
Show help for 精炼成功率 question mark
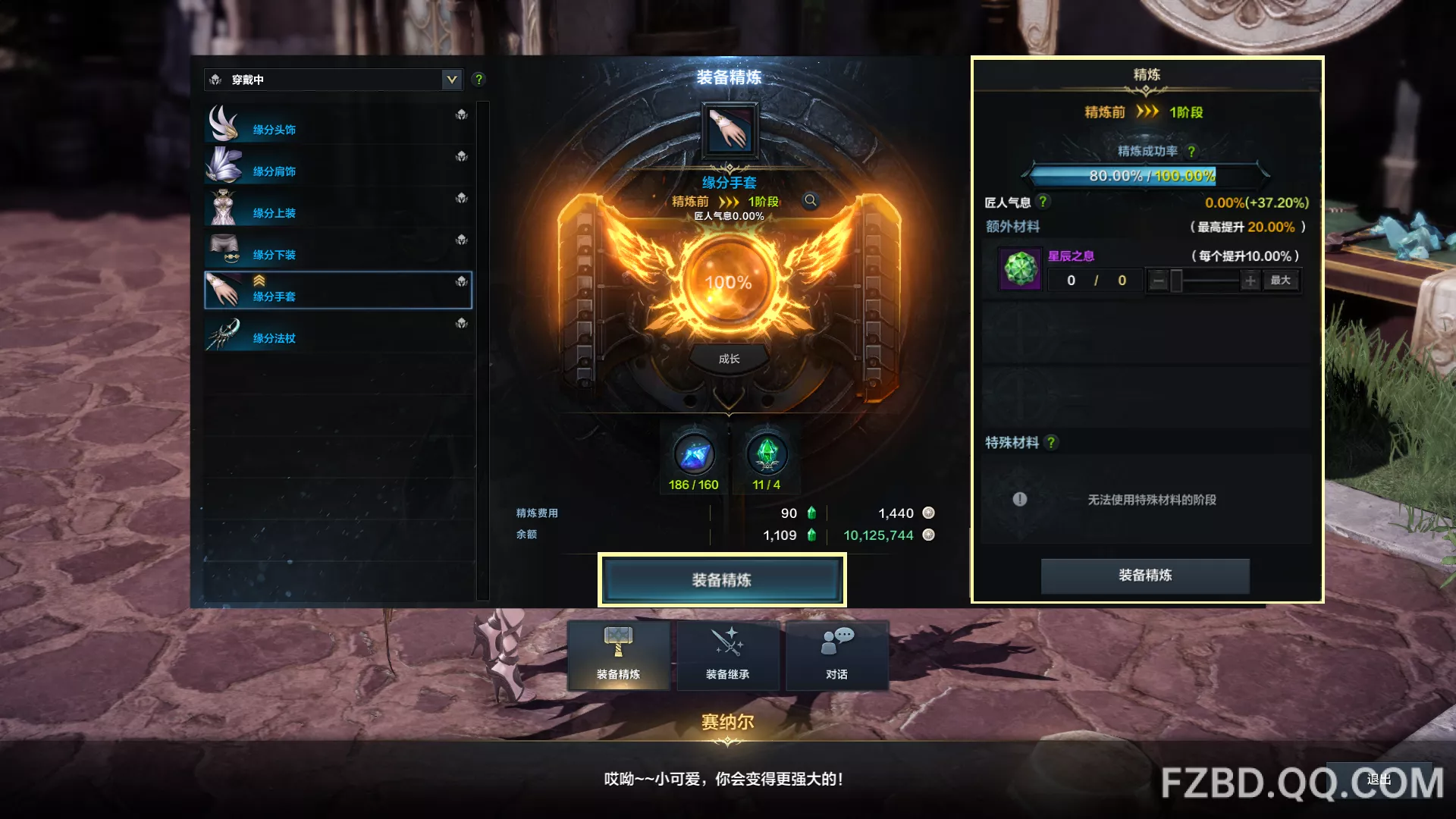pyautogui.click(x=1191, y=152)
